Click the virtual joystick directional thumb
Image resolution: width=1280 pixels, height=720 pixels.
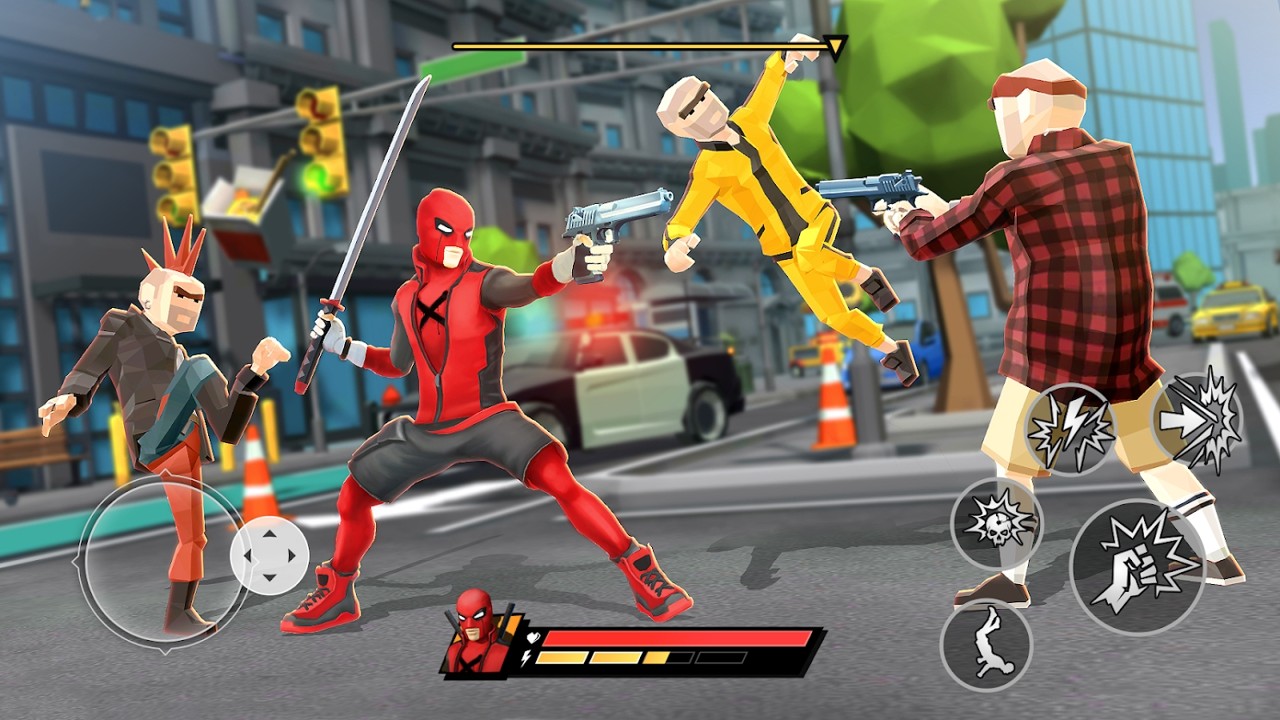(269, 557)
